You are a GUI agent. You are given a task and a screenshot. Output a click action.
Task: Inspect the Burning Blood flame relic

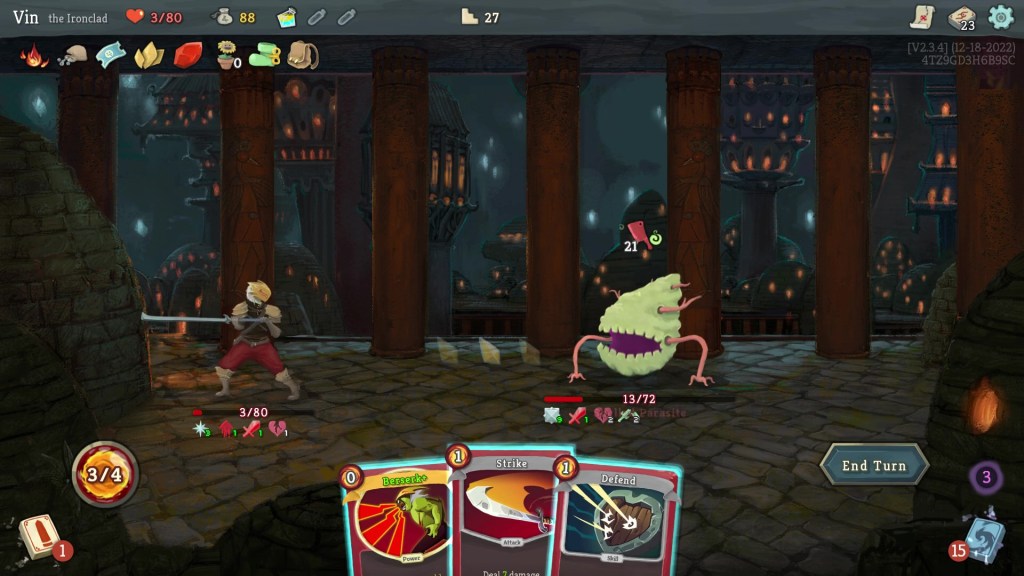(x=34, y=55)
